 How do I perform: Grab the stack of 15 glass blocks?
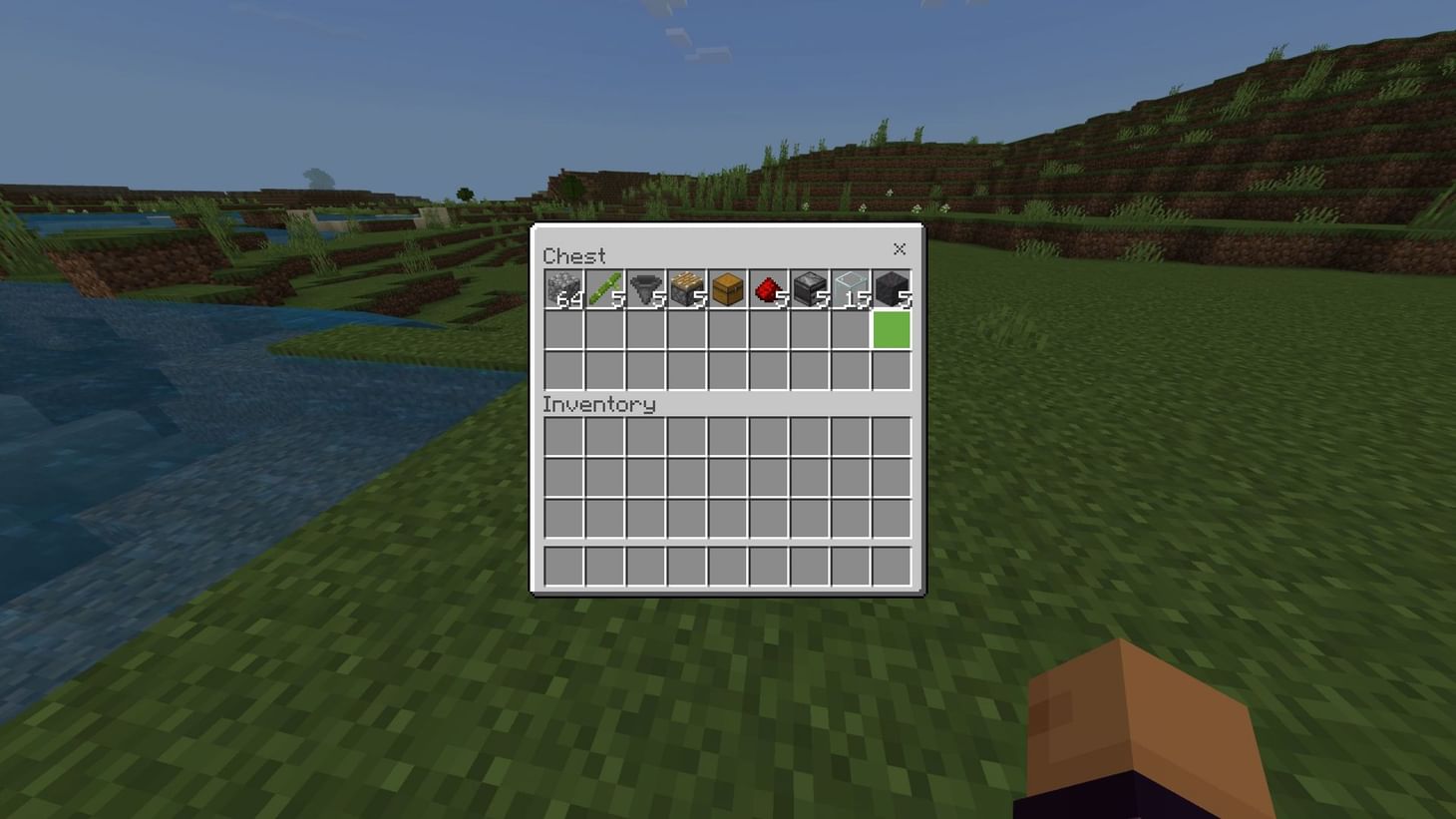851,289
